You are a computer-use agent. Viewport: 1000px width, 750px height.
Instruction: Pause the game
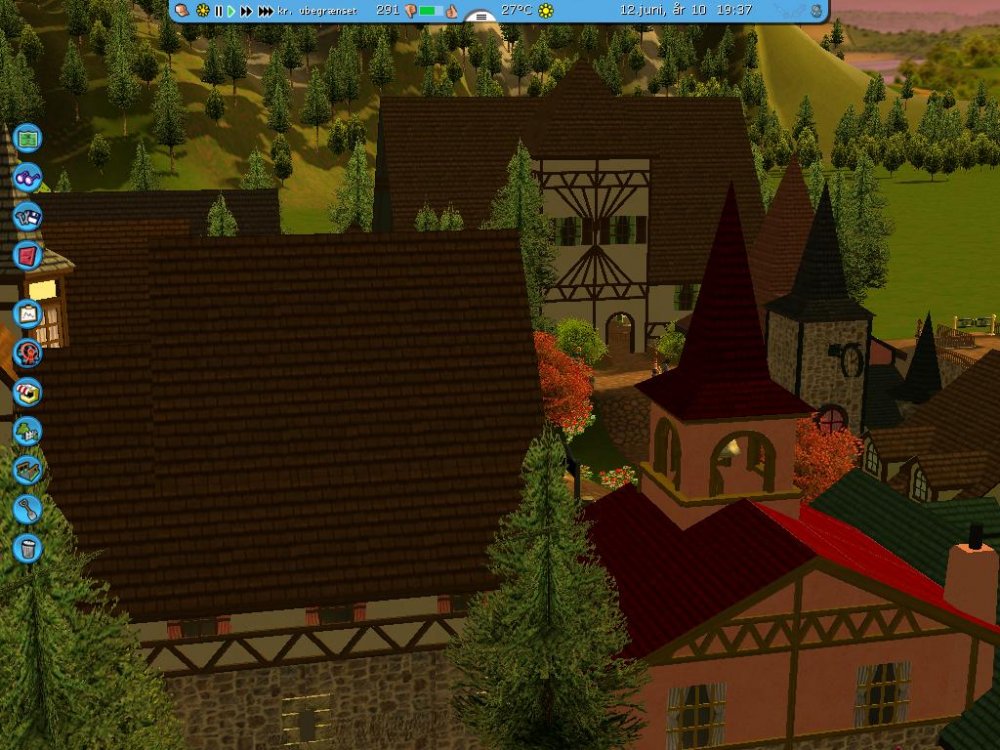pyautogui.click(x=218, y=10)
